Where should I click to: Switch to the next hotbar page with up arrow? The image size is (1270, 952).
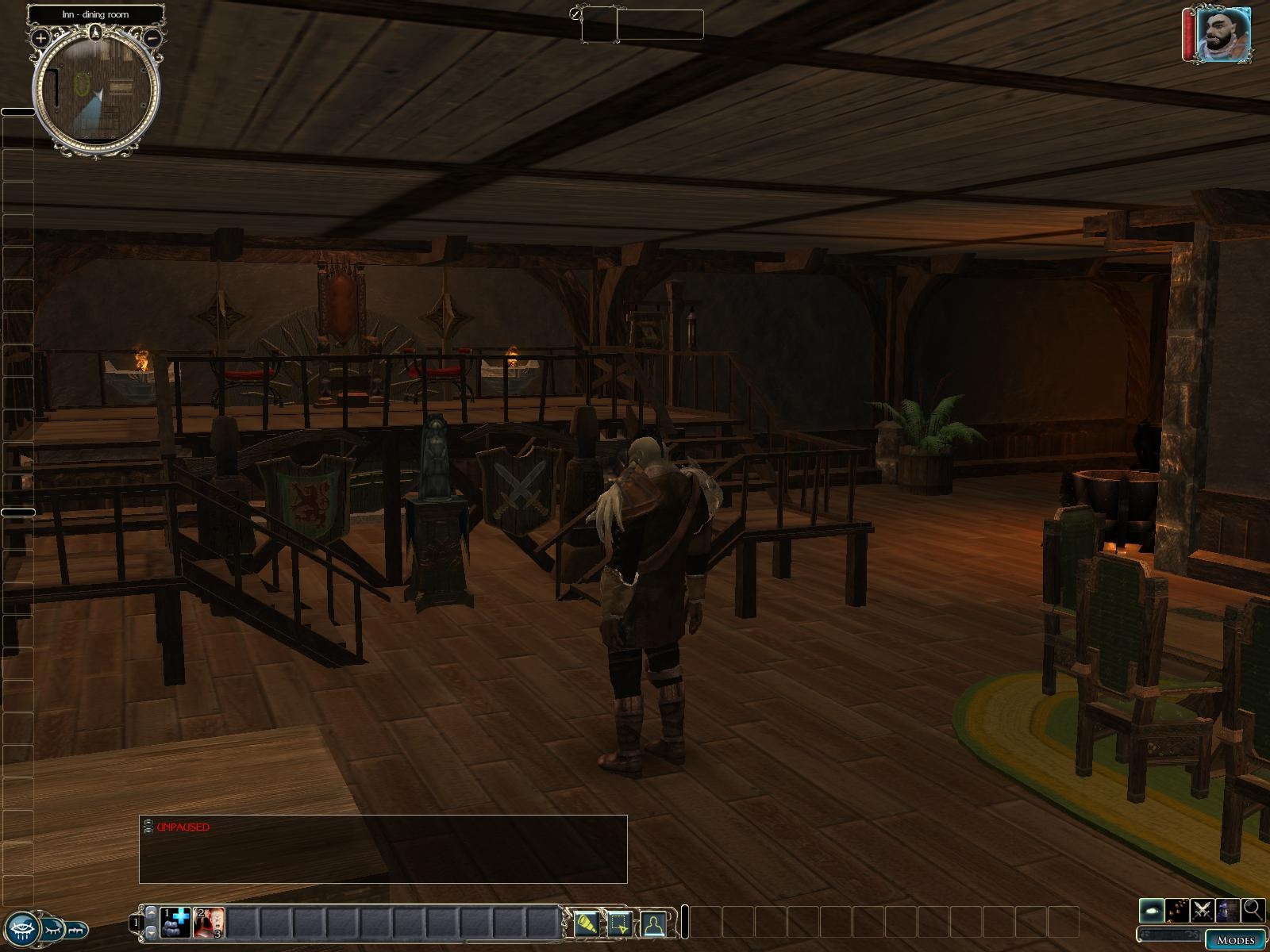(x=151, y=913)
